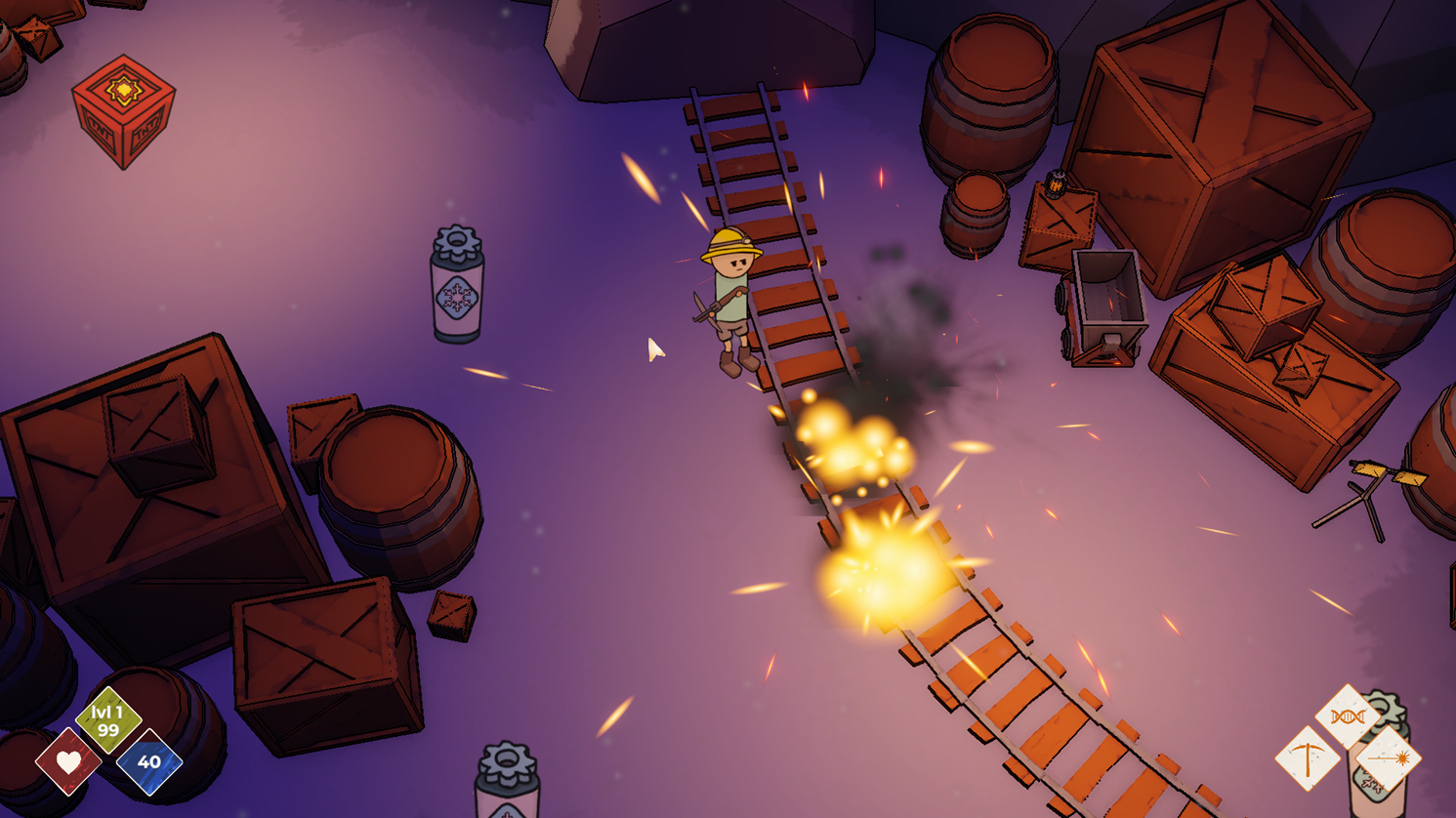The image size is (1456, 818).
Task: Activate the DNA helix ability icon
Action: click(x=1348, y=717)
